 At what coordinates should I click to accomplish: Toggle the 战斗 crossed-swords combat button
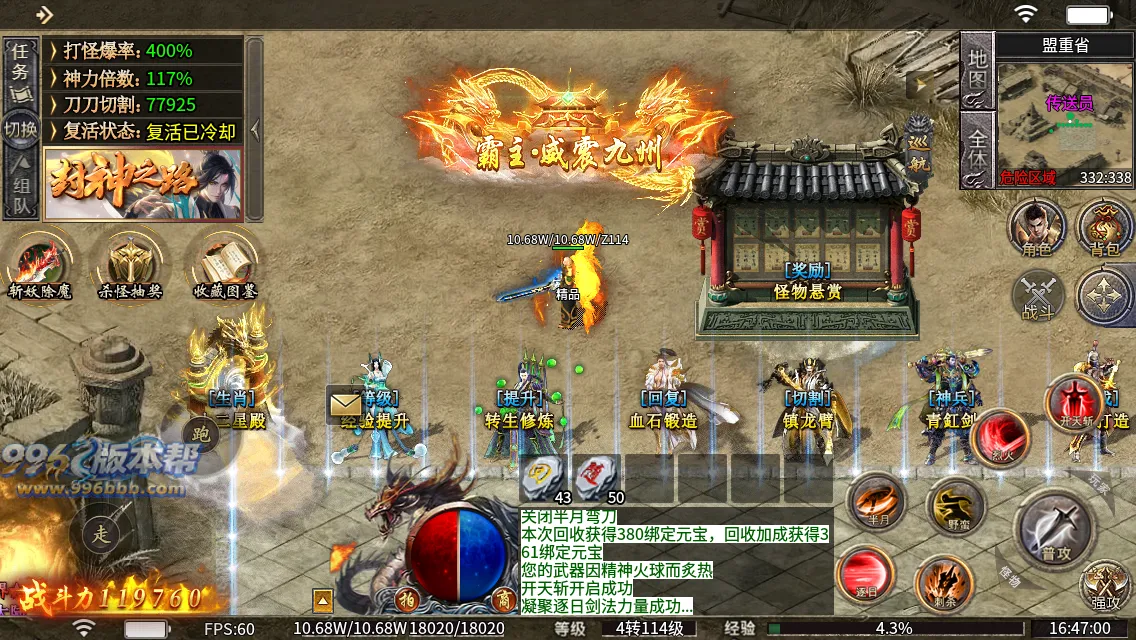click(1038, 297)
